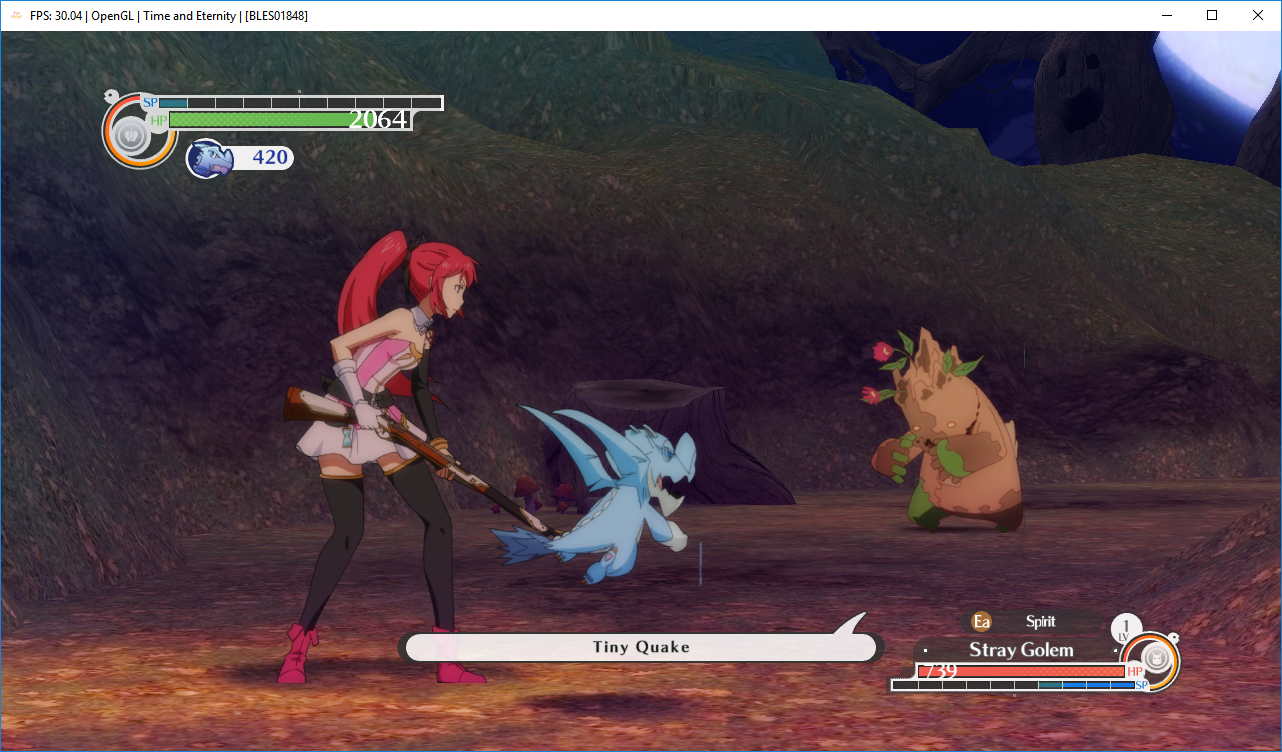
Task: Click the blue dragon companion icon
Action: (209, 158)
